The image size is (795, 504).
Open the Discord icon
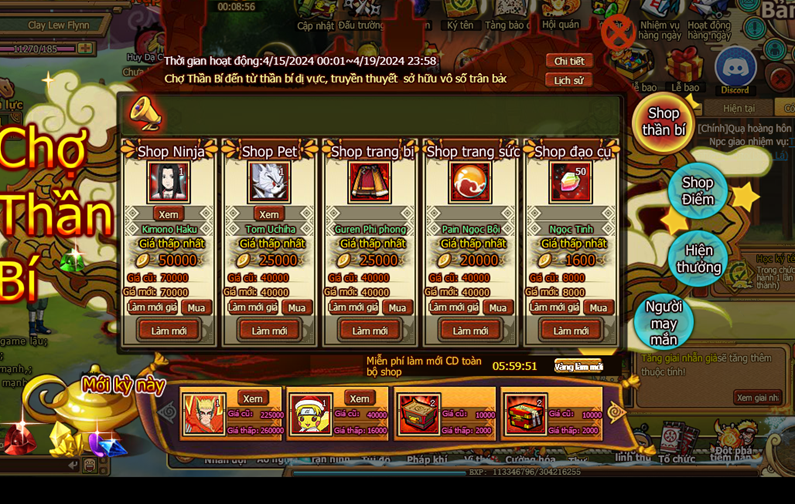point(734,69)
